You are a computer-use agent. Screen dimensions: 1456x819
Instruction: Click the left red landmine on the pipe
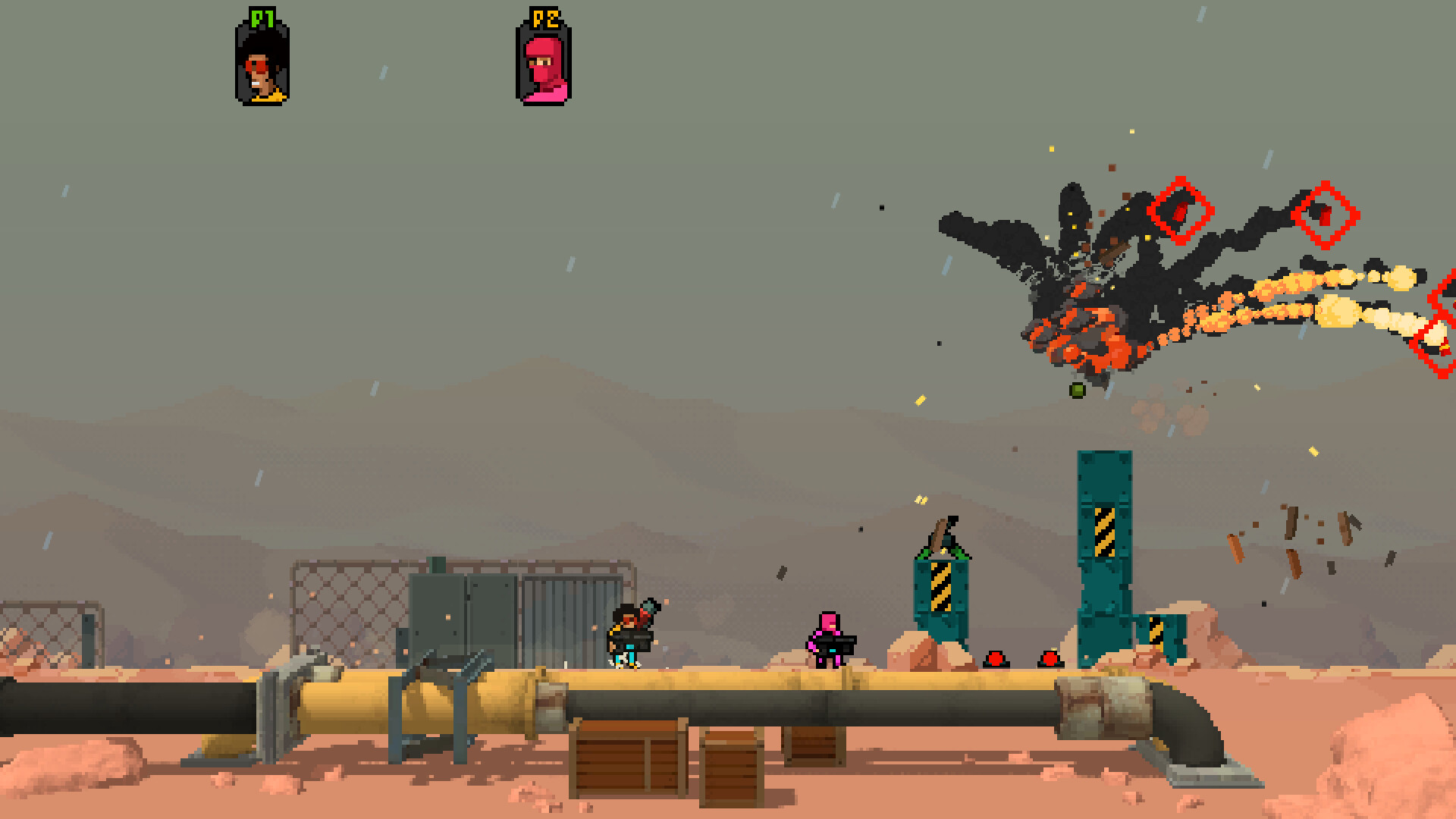(996, 659)
